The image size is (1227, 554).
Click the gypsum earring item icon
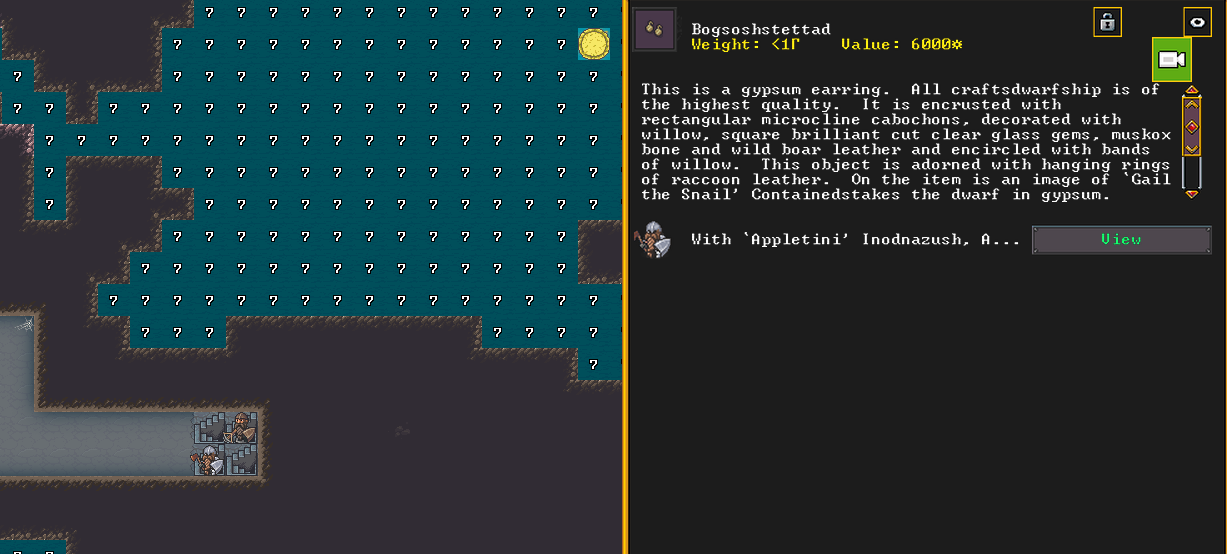[x=655, y=29]
